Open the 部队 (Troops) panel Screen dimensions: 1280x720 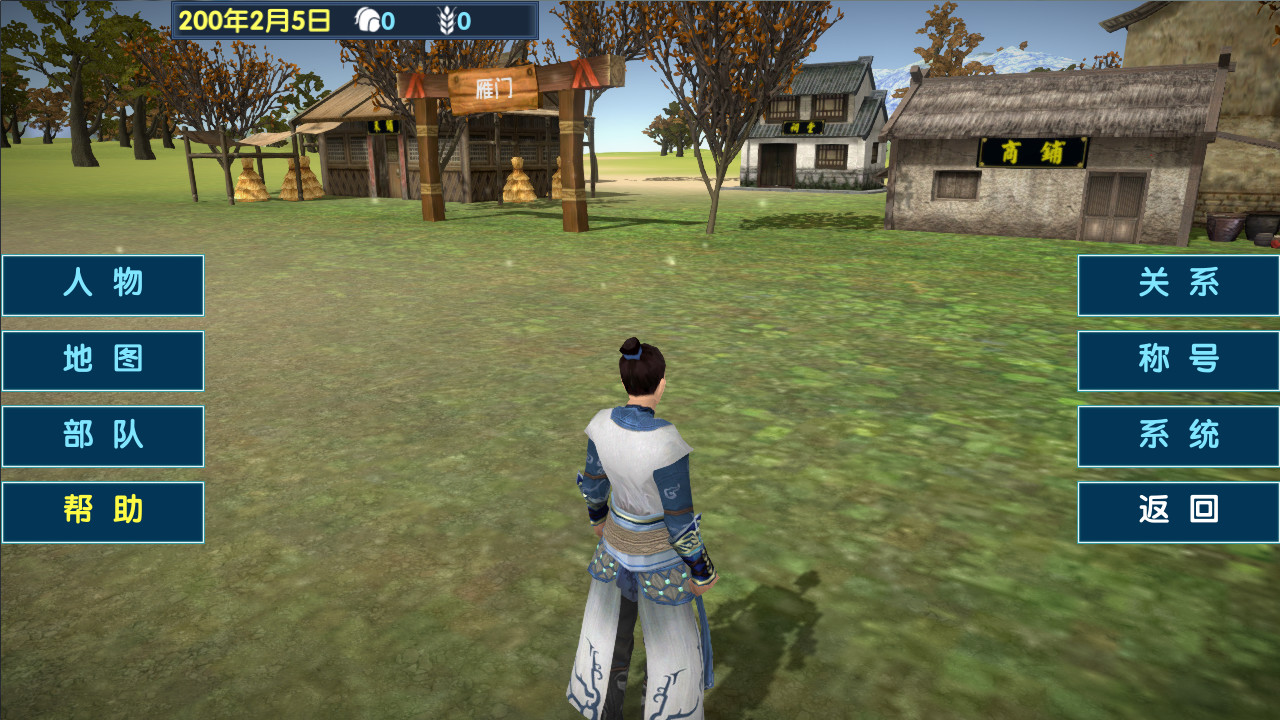(102, 436)
